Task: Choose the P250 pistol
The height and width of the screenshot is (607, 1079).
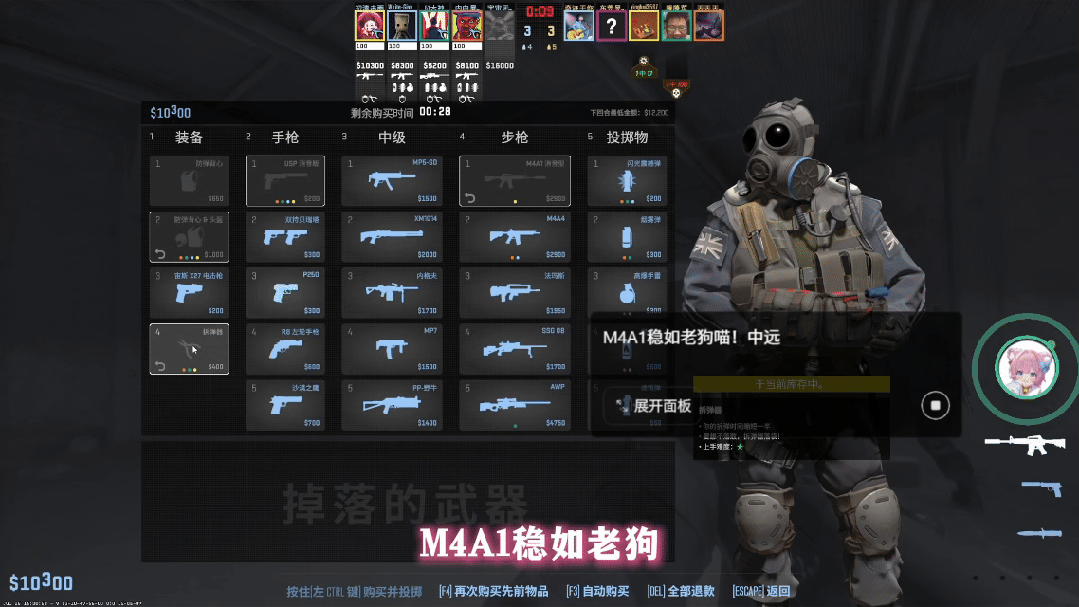Action: [x=285, y=293]
